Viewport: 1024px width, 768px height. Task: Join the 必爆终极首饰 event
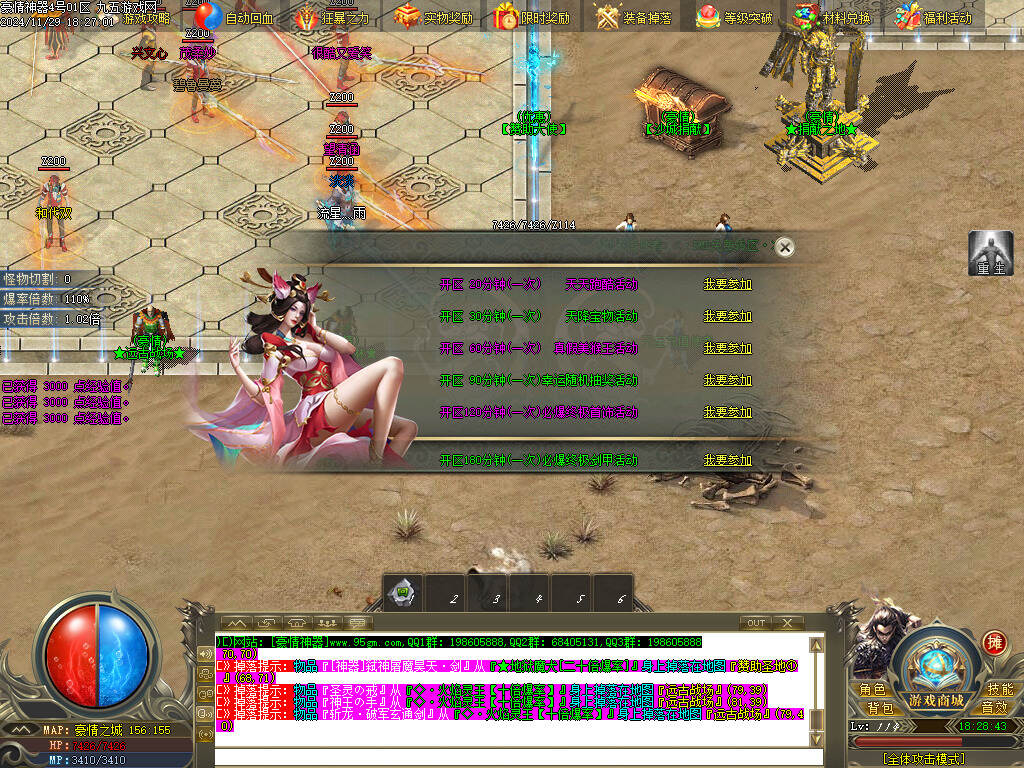coord(727,412)
